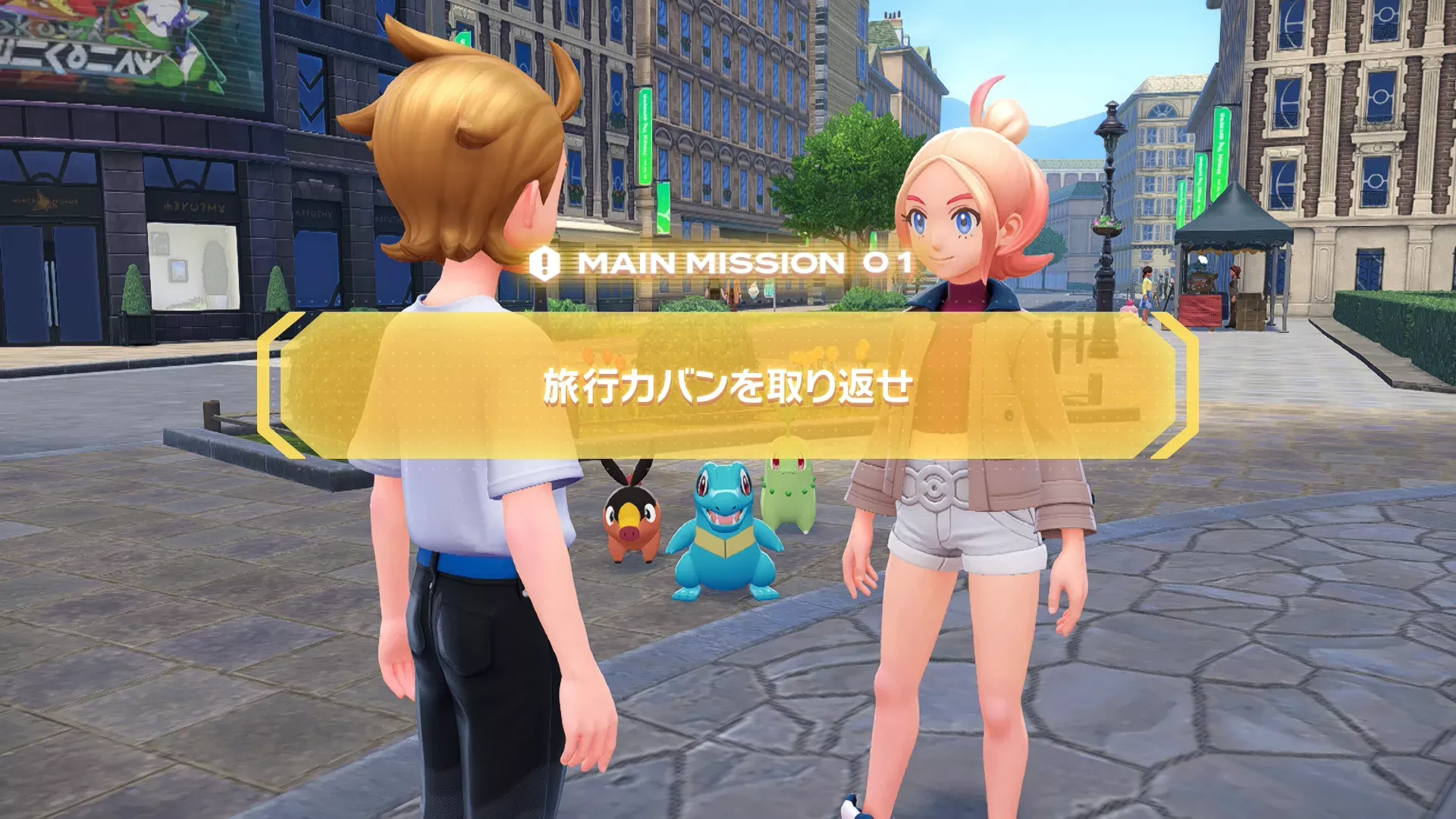Click the pink-haired girl character
The height and width of the screenshot is (819, 1456).
click(x=963, y=455)
